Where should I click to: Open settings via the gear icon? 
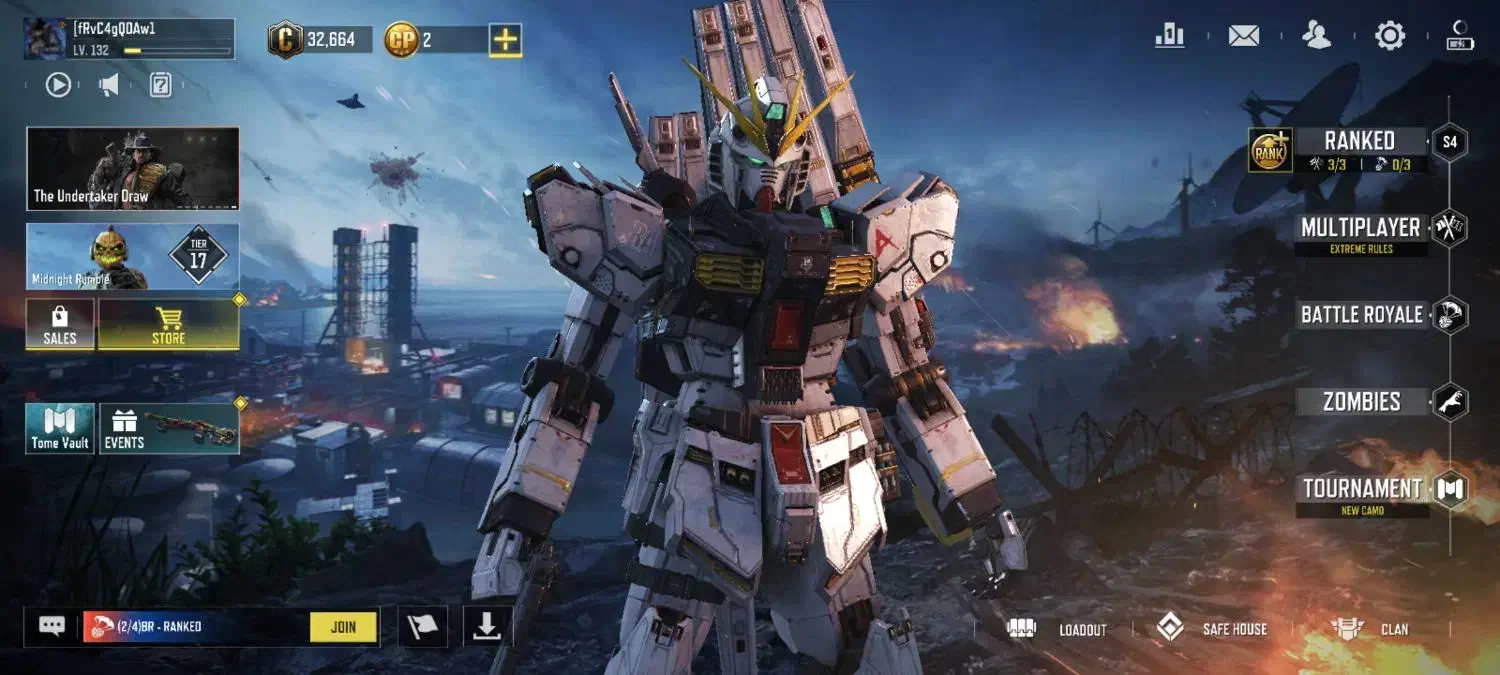1390,36
